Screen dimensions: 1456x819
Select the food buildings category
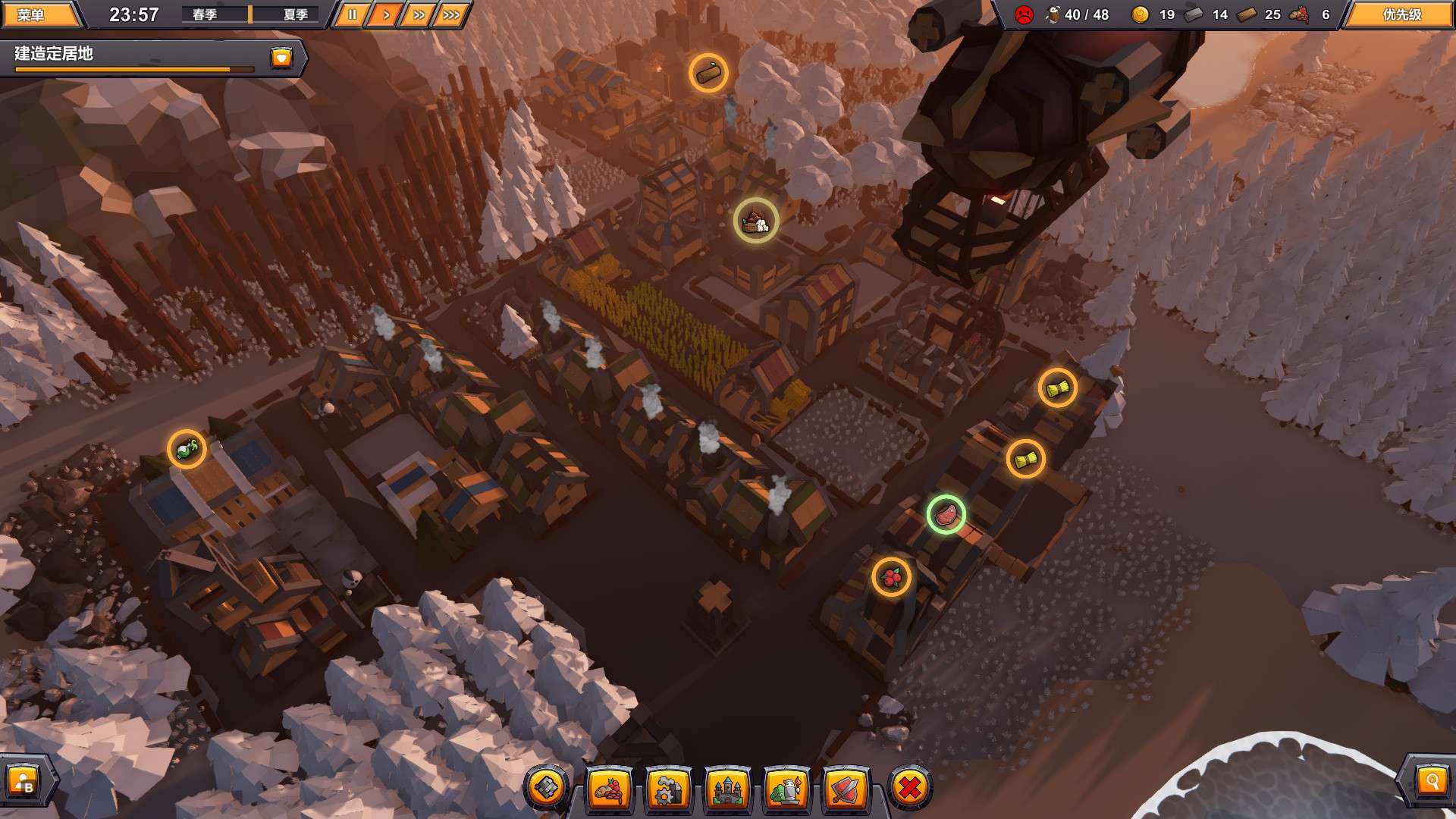pos(609,790)
